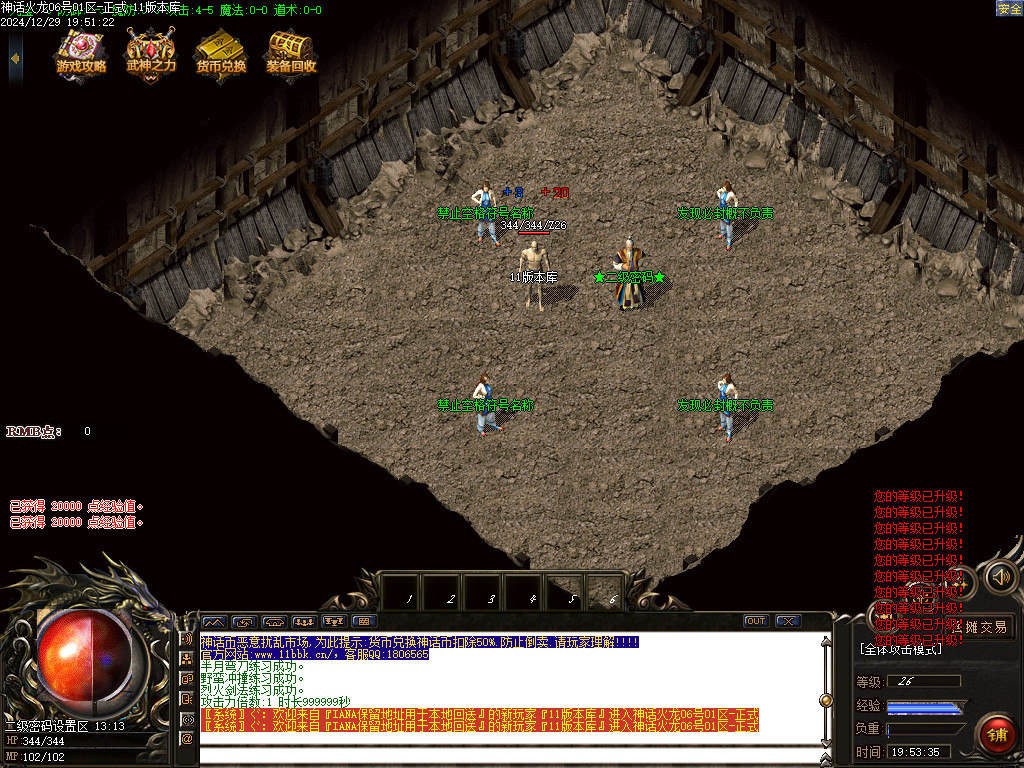Click the 摆摊交易 stall trade button
The image size is (1024, 768).
983,627
